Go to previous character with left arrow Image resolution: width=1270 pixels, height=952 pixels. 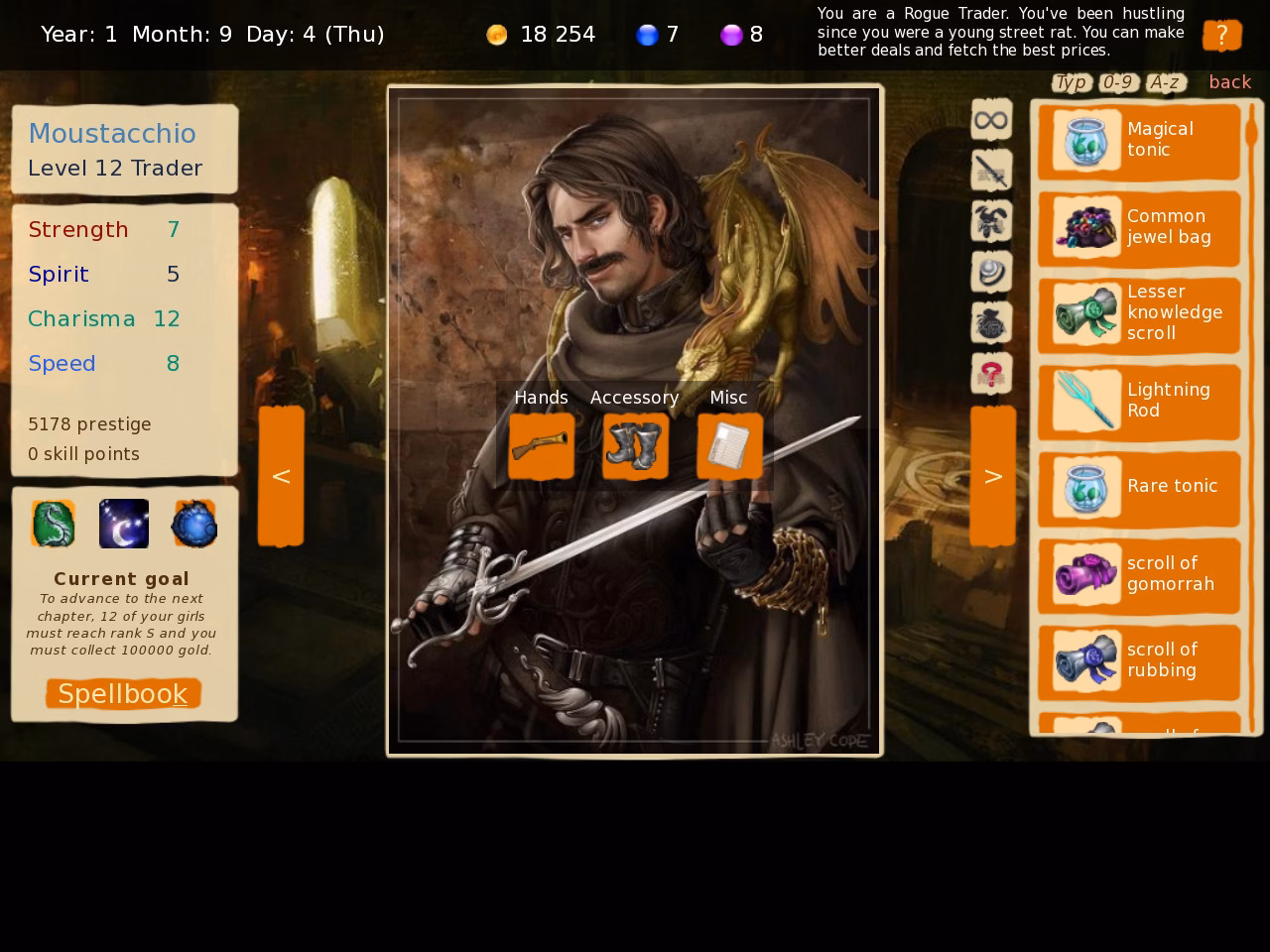click(281, 475)
